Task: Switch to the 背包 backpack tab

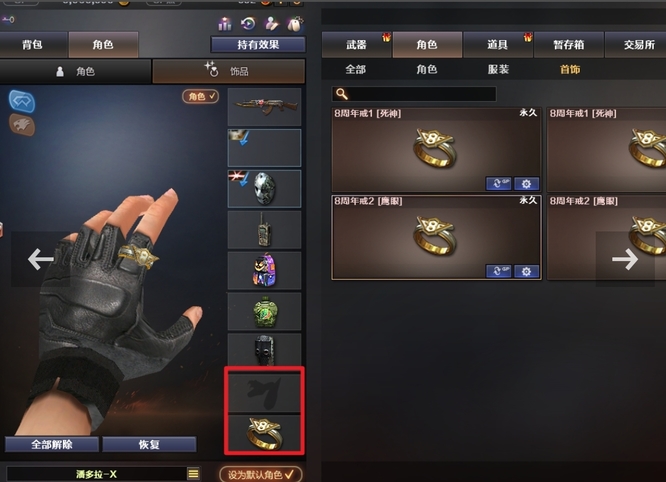Action: [33, 45]
